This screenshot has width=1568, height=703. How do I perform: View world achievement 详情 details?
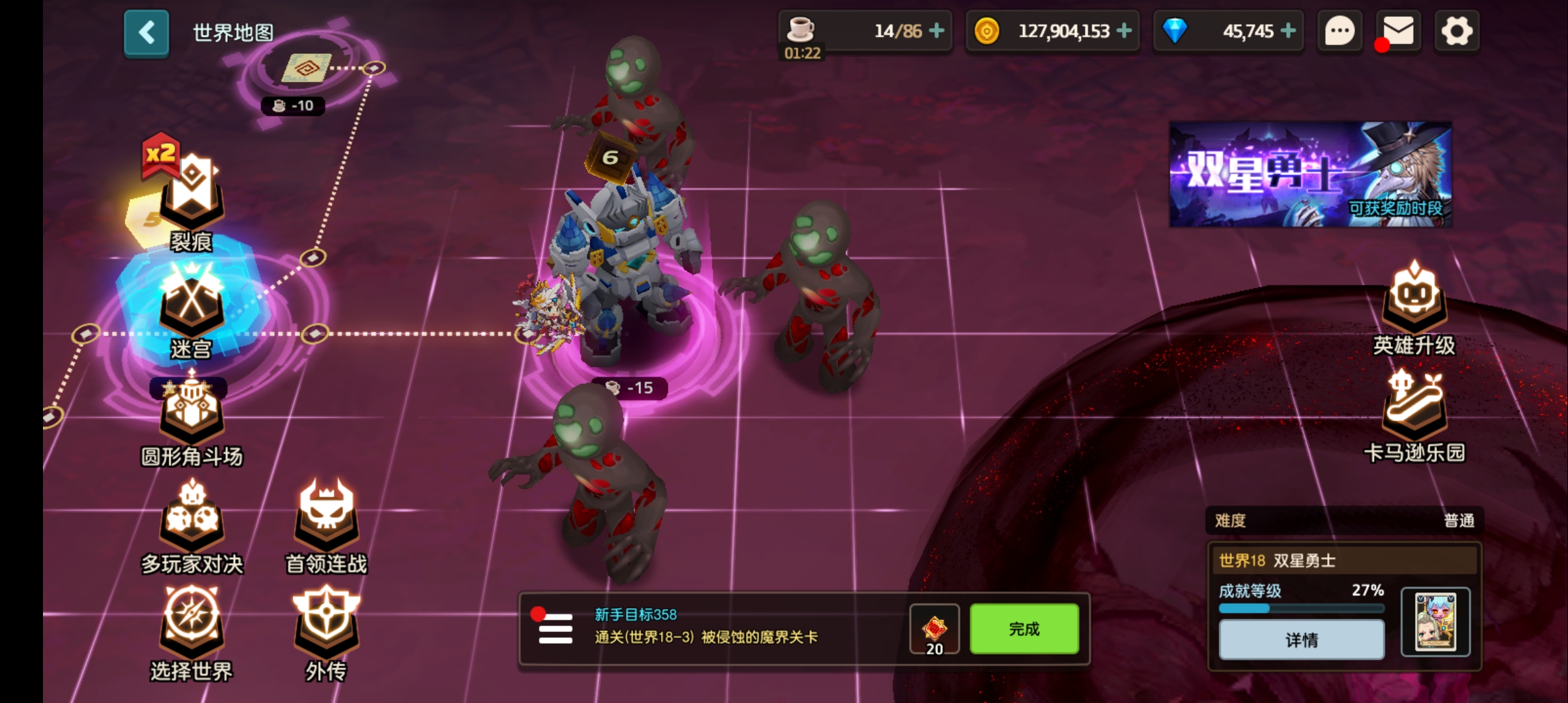point(1301,640)
